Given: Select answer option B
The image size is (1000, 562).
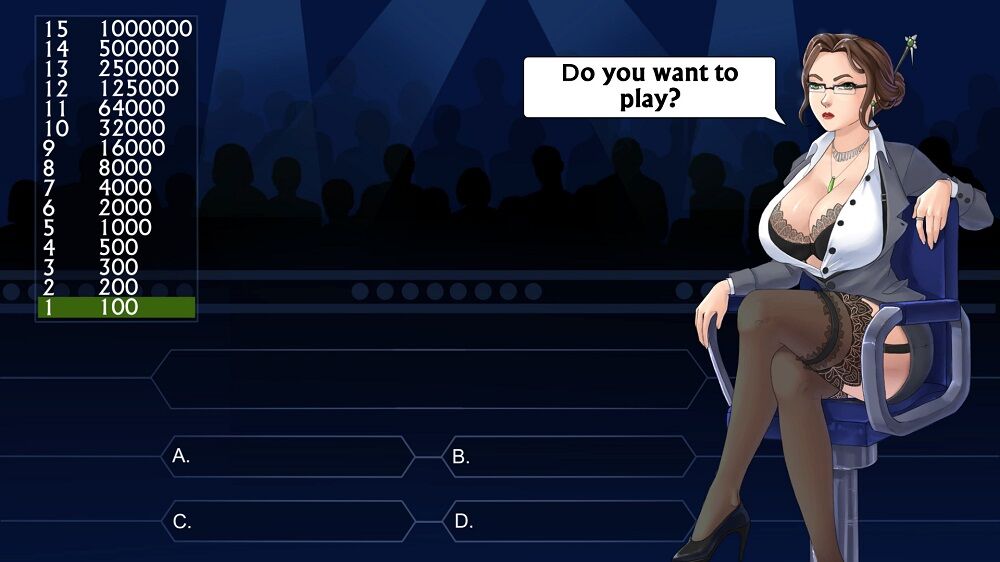Looking at the screenshot, I should pos(568,456).
